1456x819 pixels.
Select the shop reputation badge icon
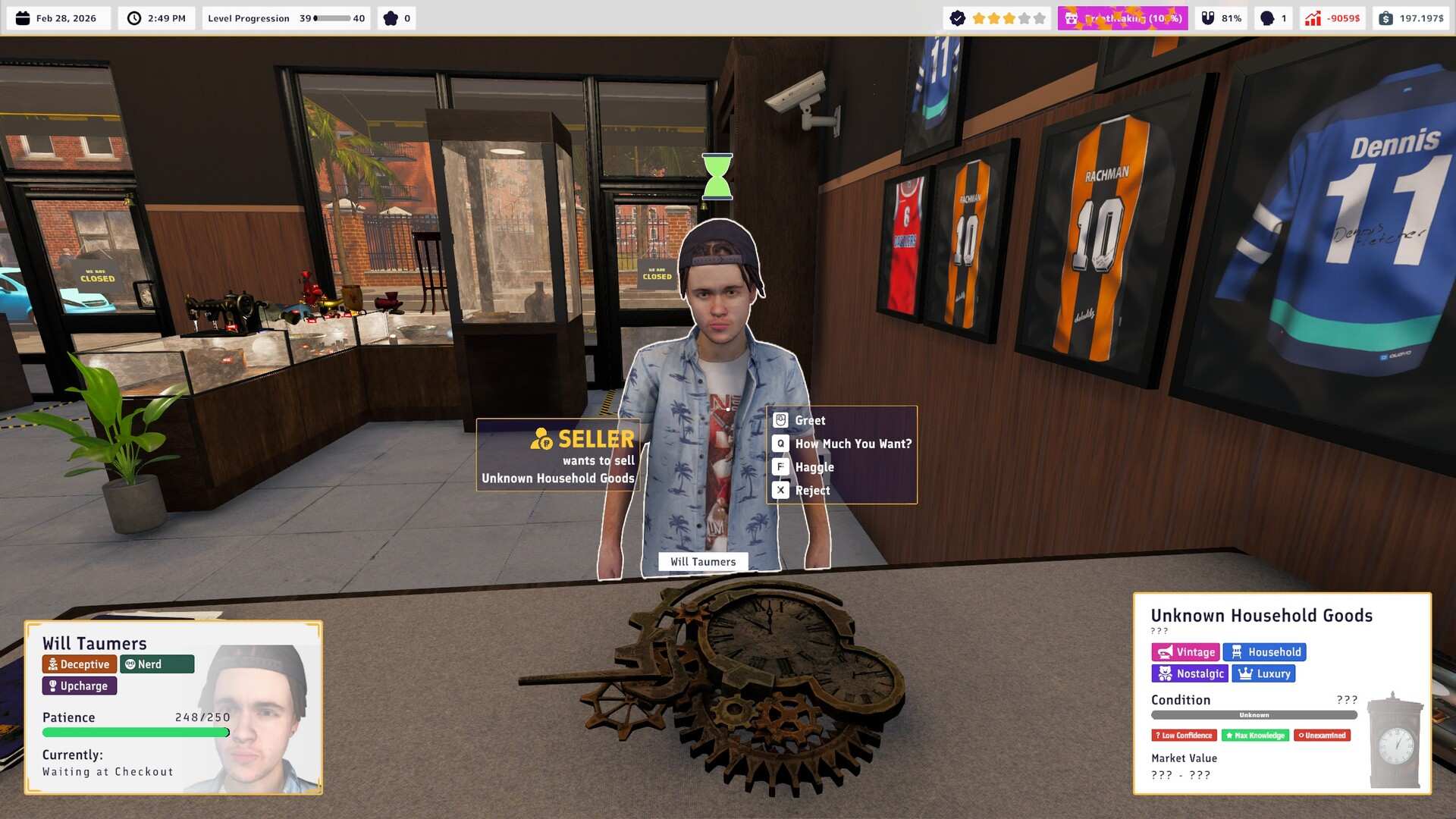click(x=957, y=17)
